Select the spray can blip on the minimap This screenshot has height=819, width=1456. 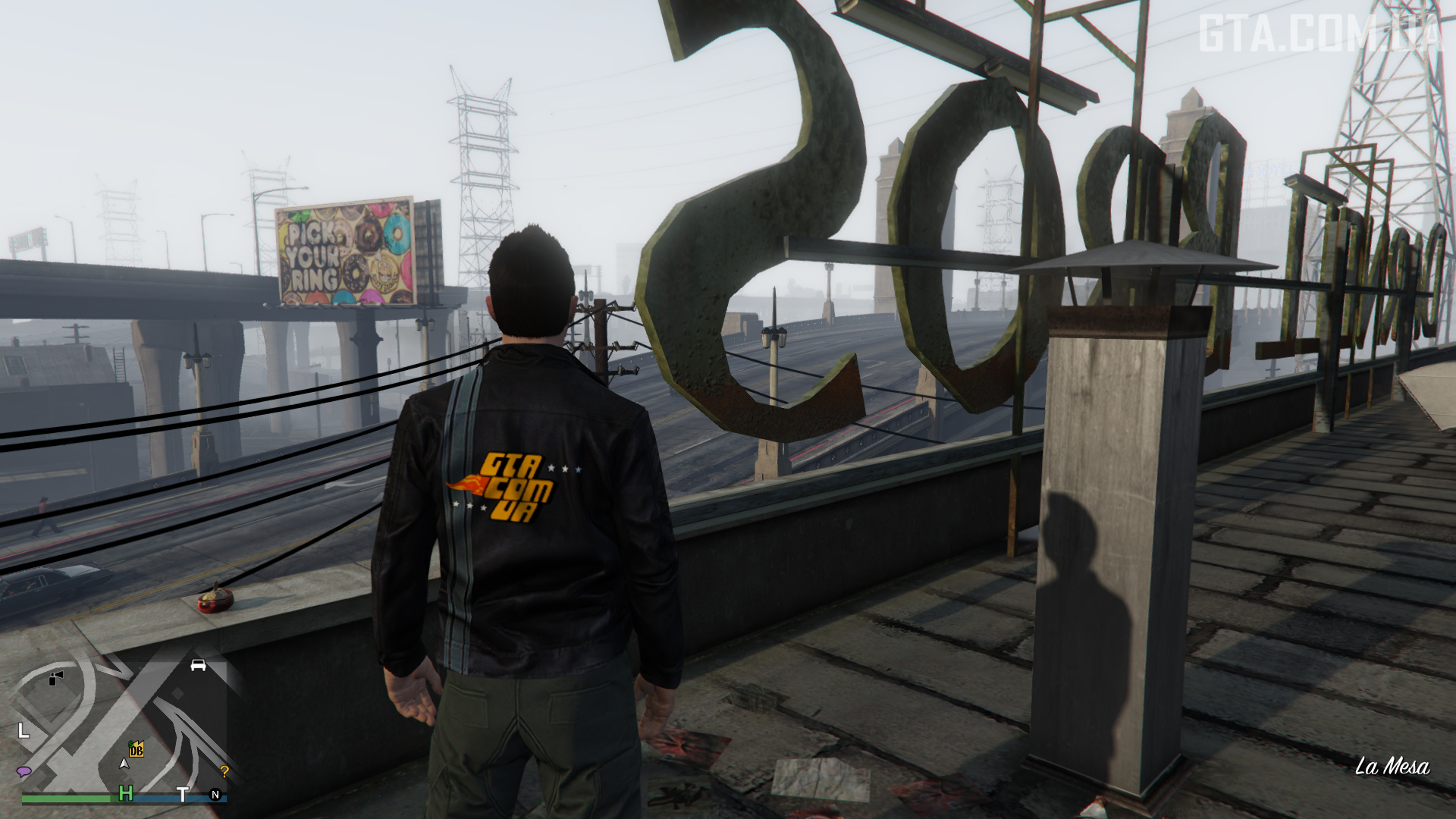[55, 677]
